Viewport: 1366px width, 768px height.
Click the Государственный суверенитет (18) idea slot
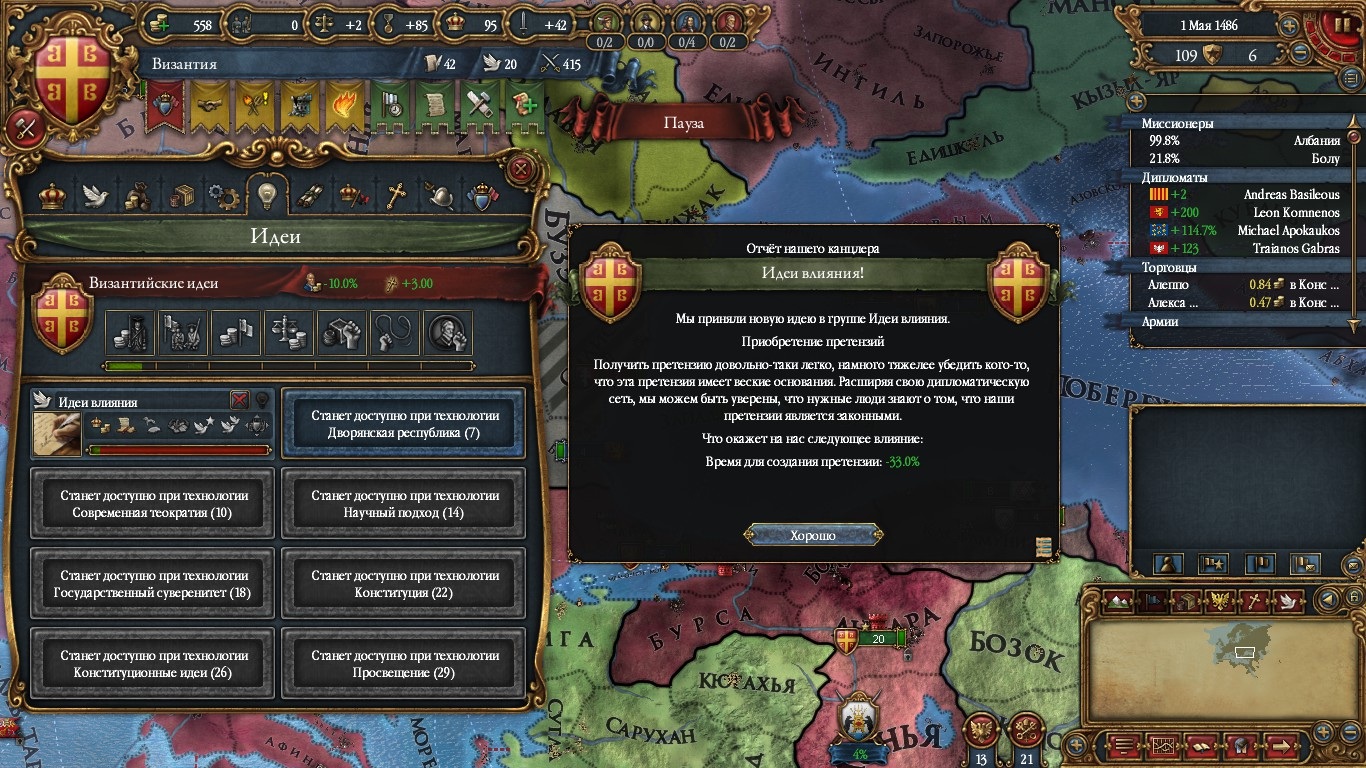pyautogui.click(x=153, y=584)
